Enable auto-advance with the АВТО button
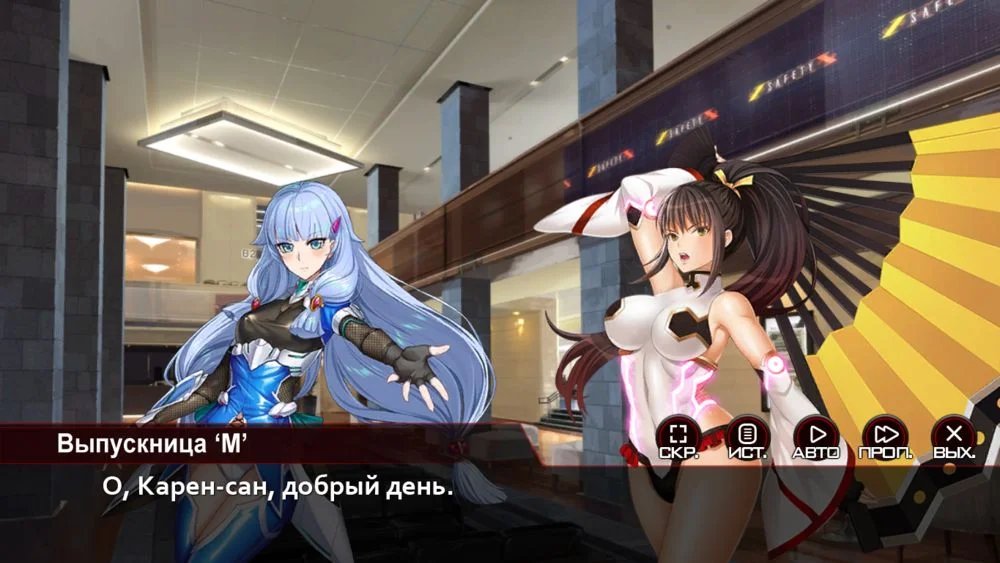Viewport: 1000px width, 563px height. (816, 436)
